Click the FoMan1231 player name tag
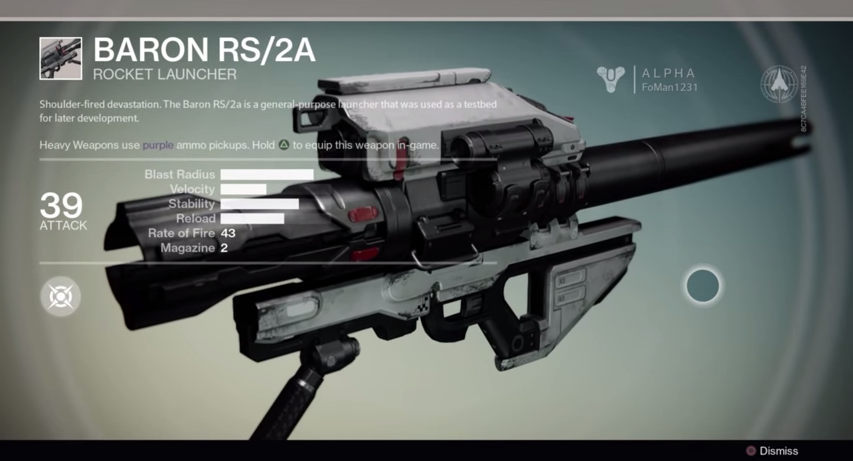The width and height of the screenshot is (853, 461). point(669,87)
